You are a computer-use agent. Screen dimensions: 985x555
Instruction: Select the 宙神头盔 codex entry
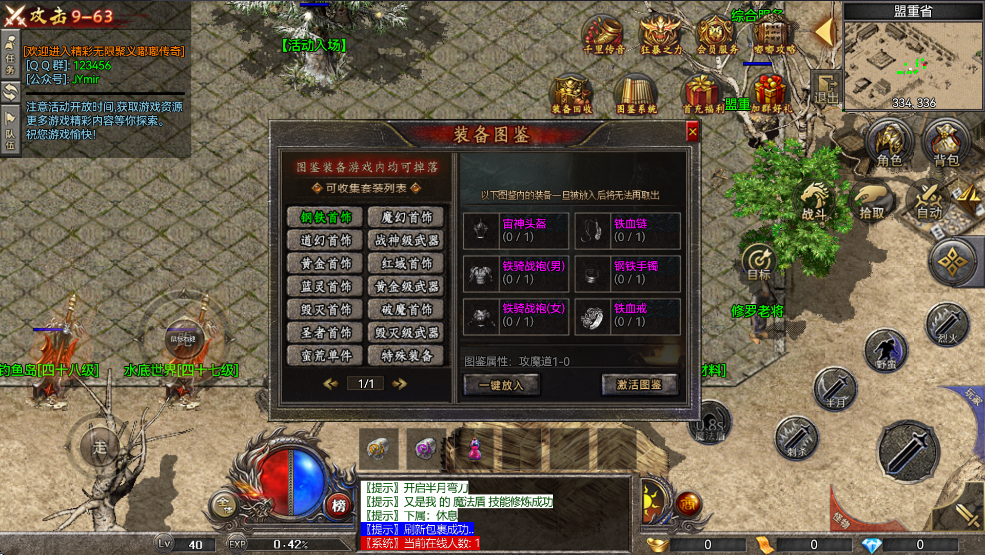click(x=516, y=229)
